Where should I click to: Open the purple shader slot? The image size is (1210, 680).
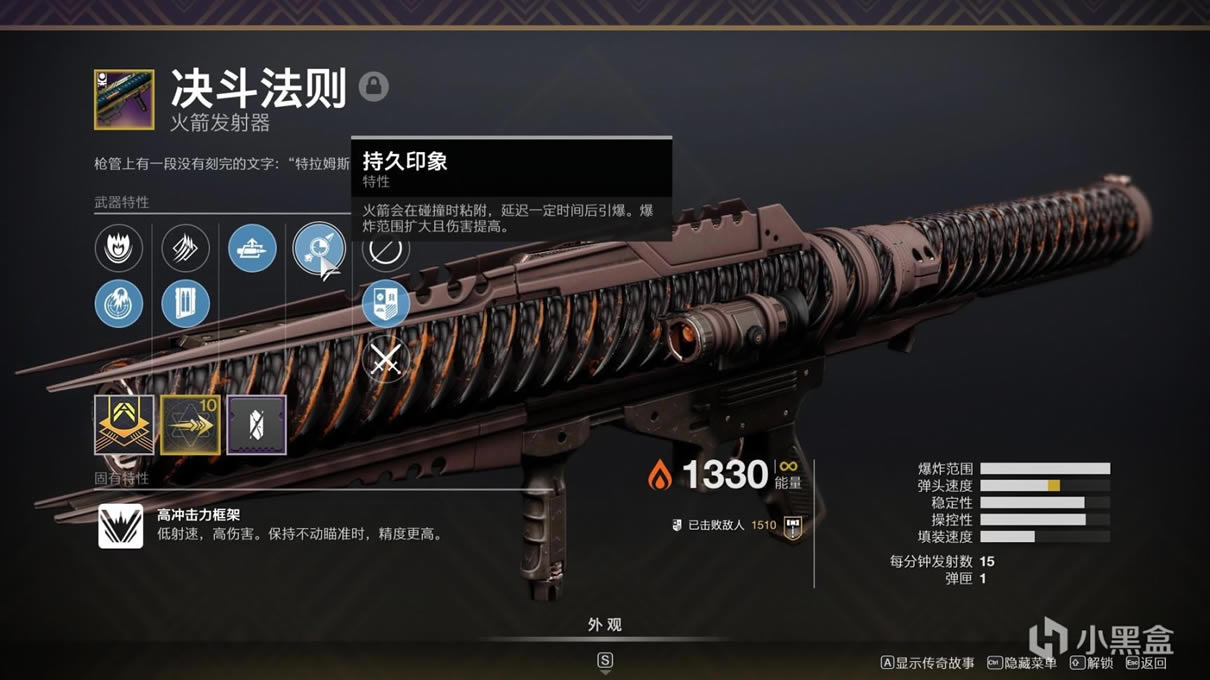pos(257,425)
